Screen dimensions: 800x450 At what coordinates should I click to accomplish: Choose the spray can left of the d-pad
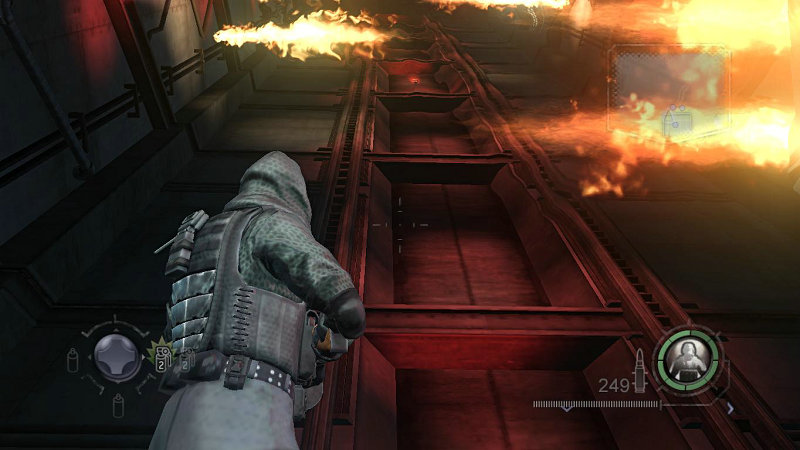[x=72, y=358]
